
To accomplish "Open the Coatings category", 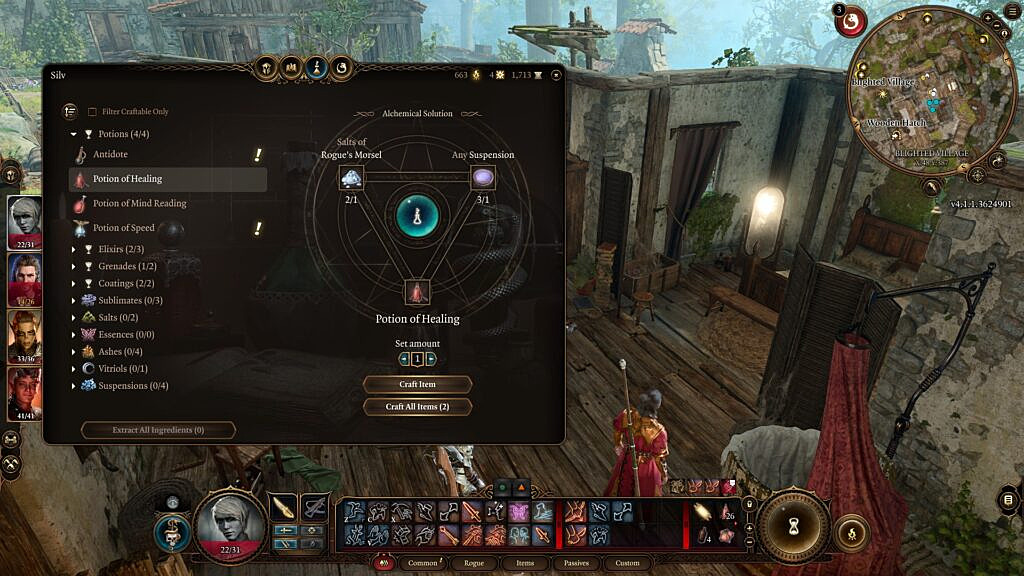I will click(x=126, y=283).
